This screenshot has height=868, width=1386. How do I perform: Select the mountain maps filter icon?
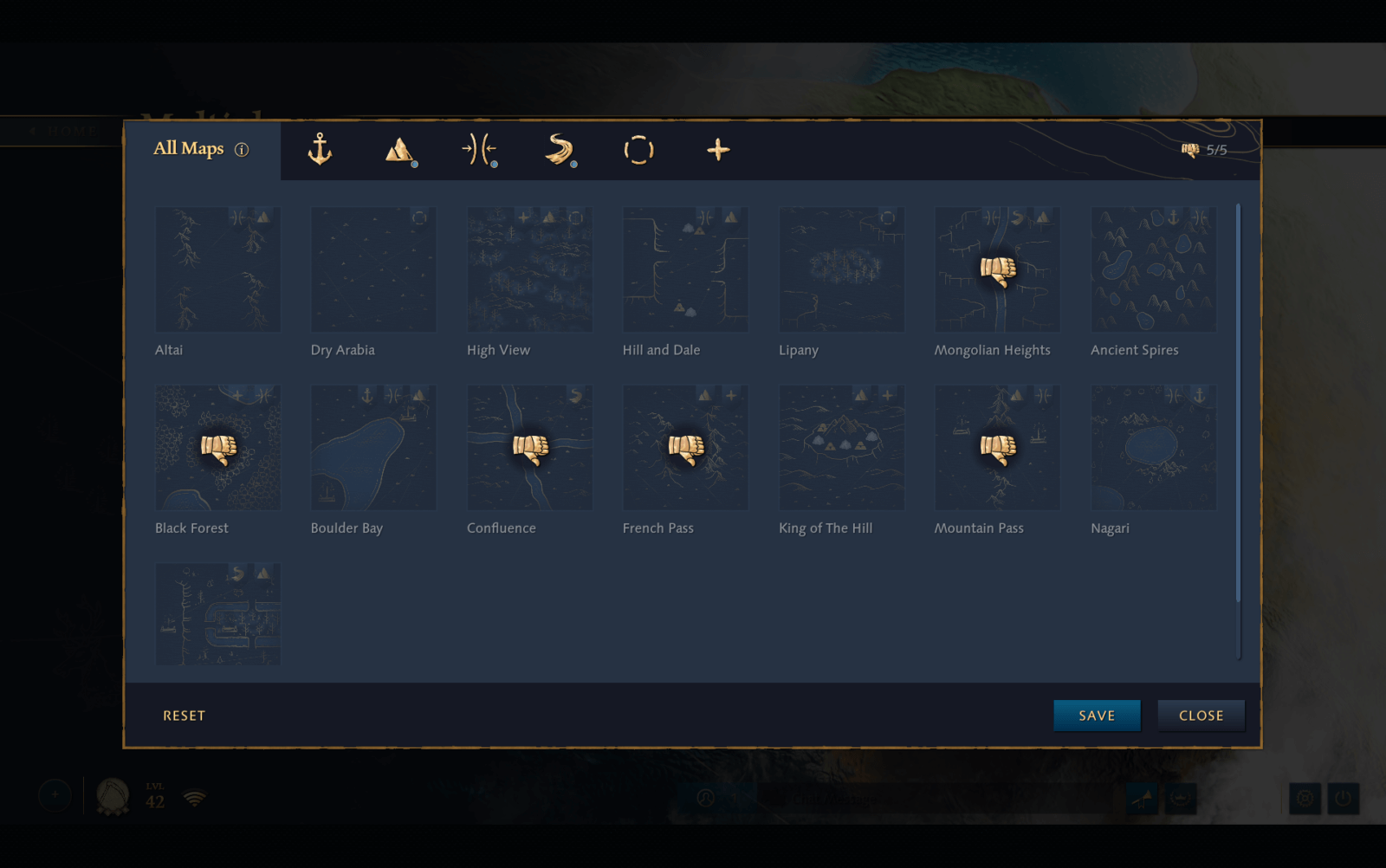tap(398, 149)
